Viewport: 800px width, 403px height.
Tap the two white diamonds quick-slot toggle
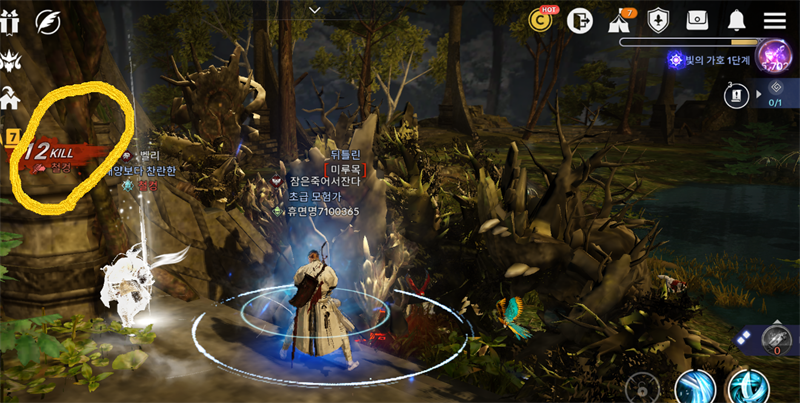click(743, 339)
